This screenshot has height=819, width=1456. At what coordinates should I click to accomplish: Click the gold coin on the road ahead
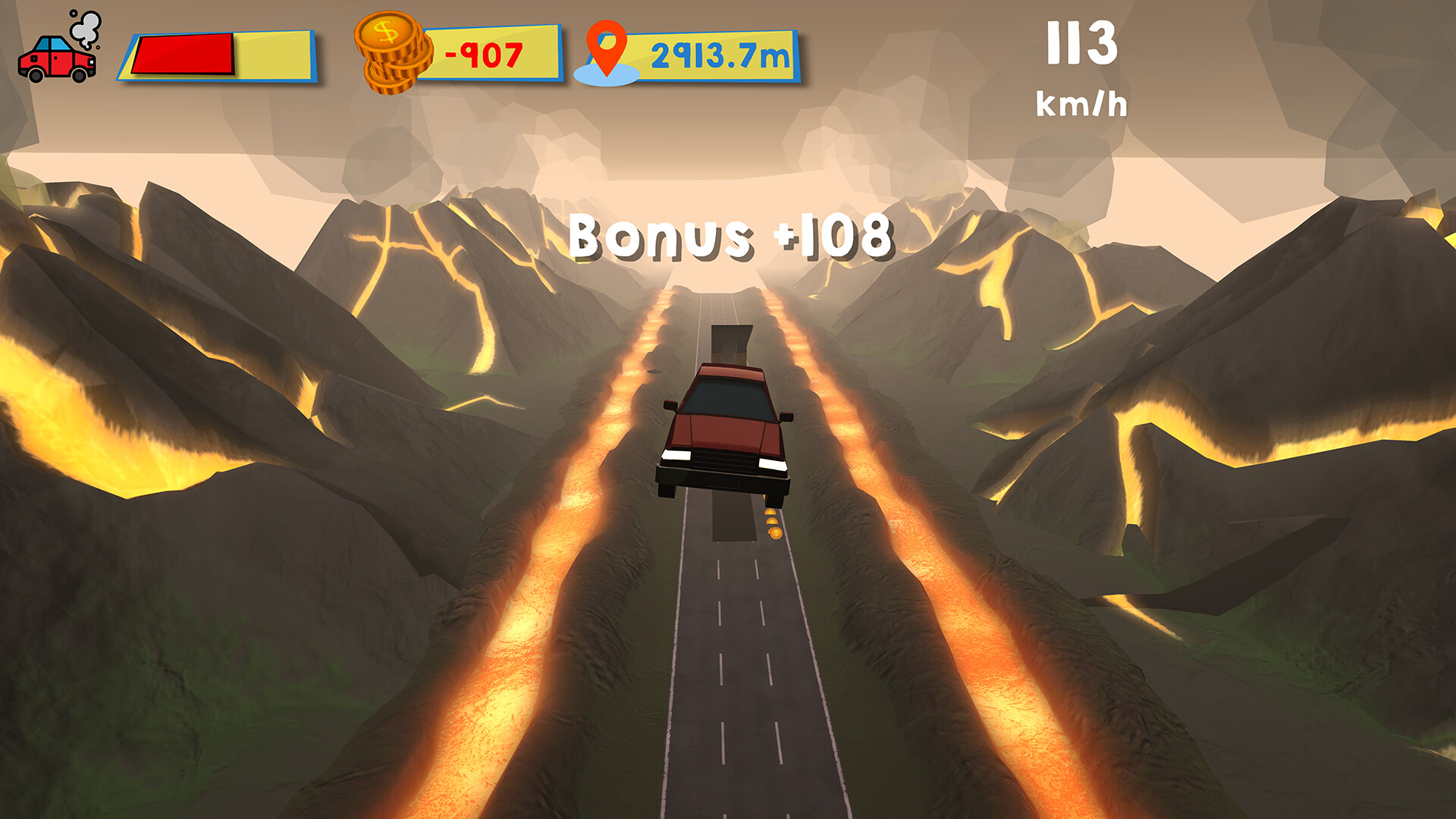[x=775, y=534]
